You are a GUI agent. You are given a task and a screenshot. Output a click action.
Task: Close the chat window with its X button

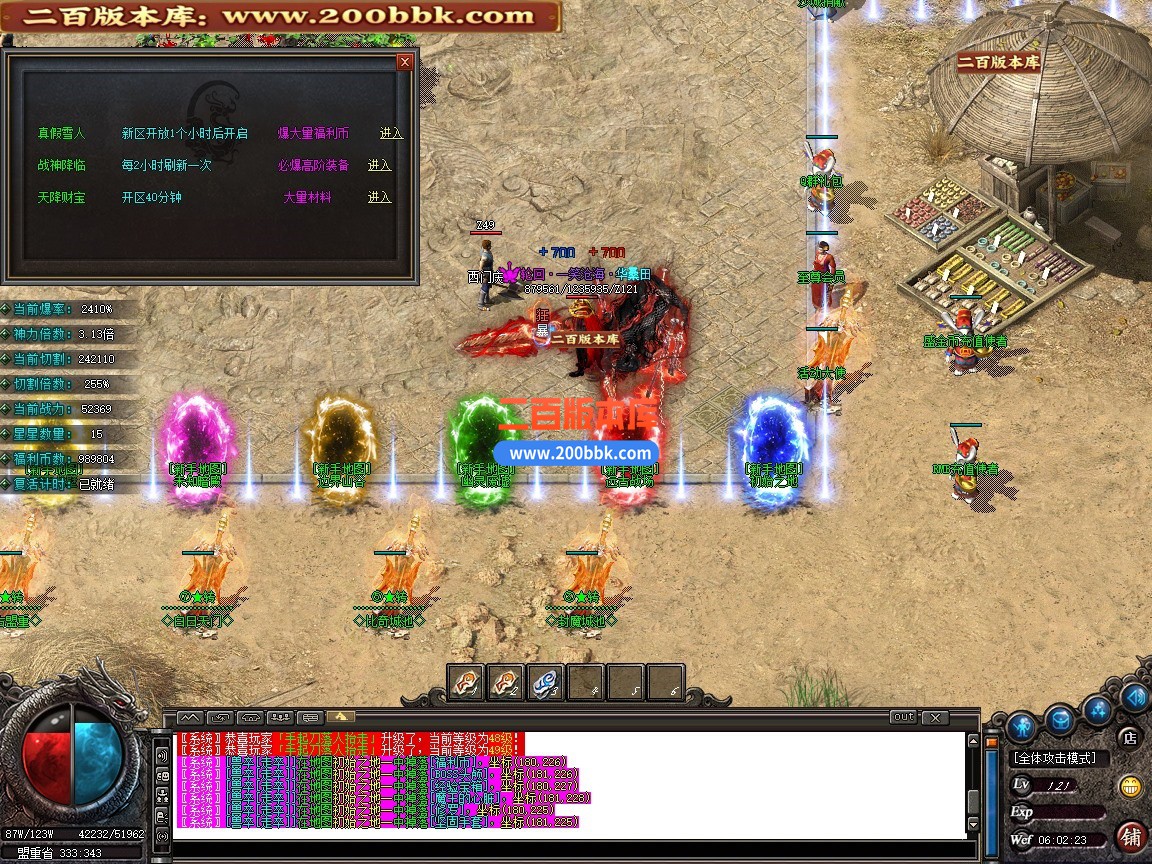934,717
